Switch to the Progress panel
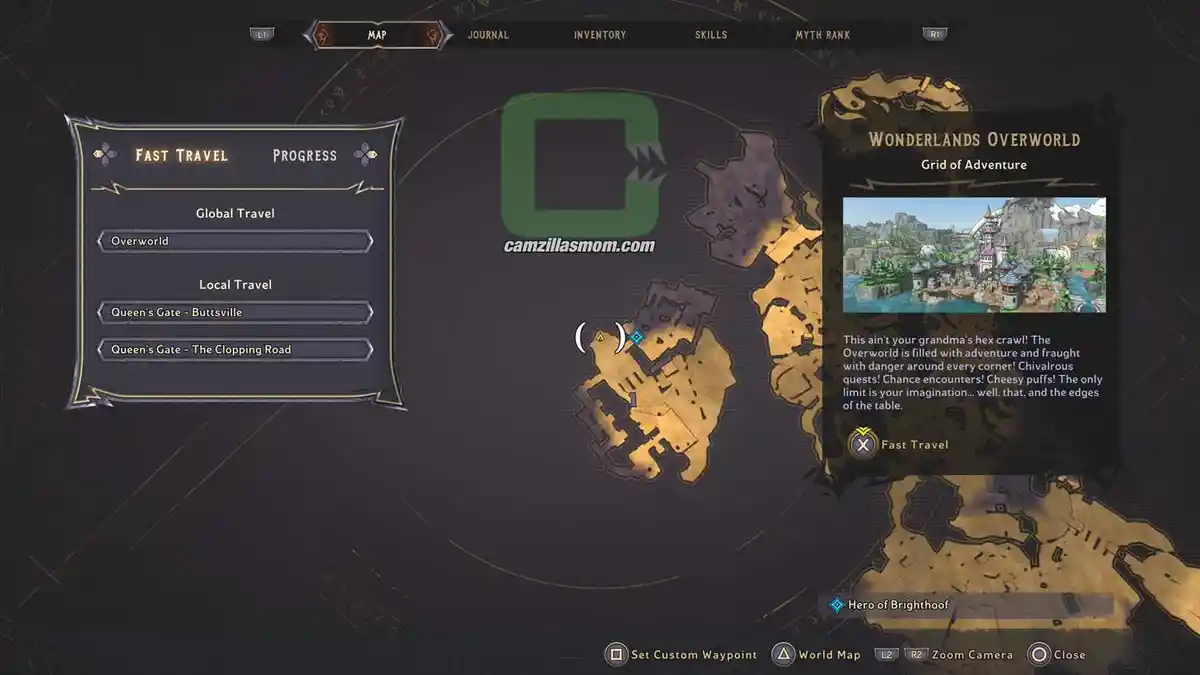The image size is (1200, 675). point(305,155)
